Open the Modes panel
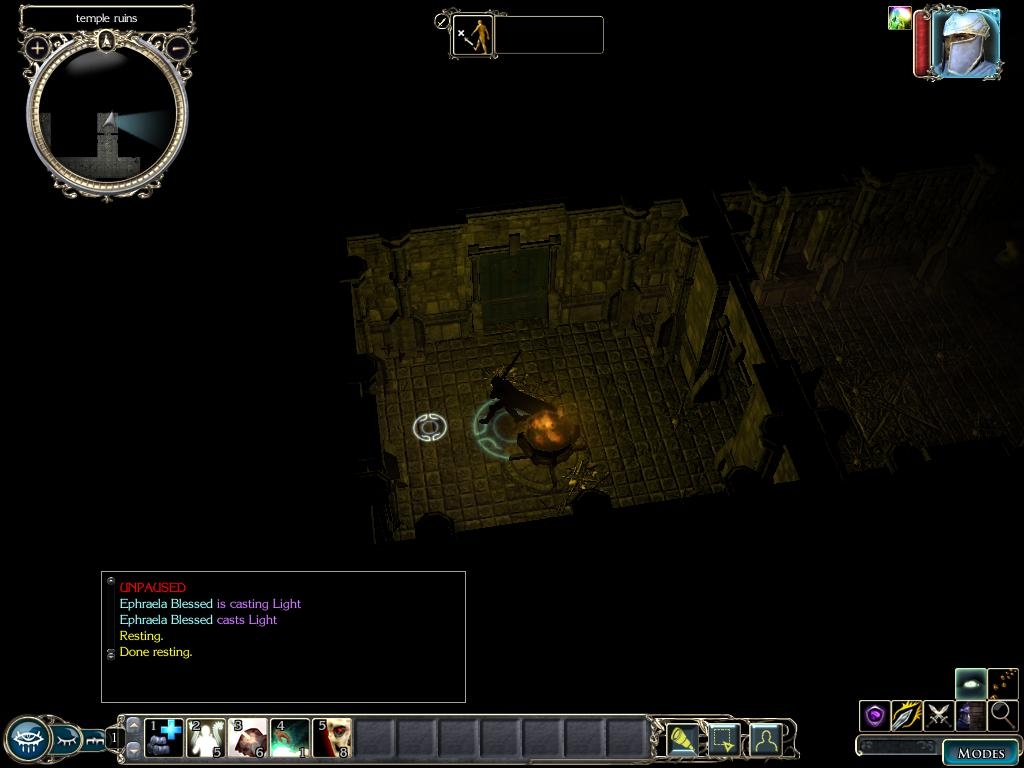 pyautogui.click(x=980, y=753)
